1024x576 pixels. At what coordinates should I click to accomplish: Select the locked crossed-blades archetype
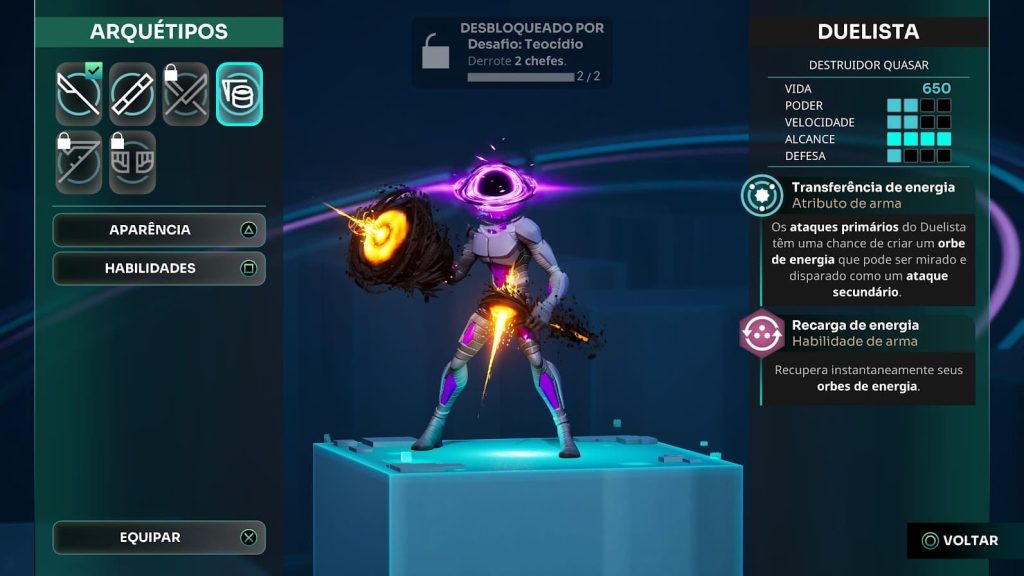point(186,94)
